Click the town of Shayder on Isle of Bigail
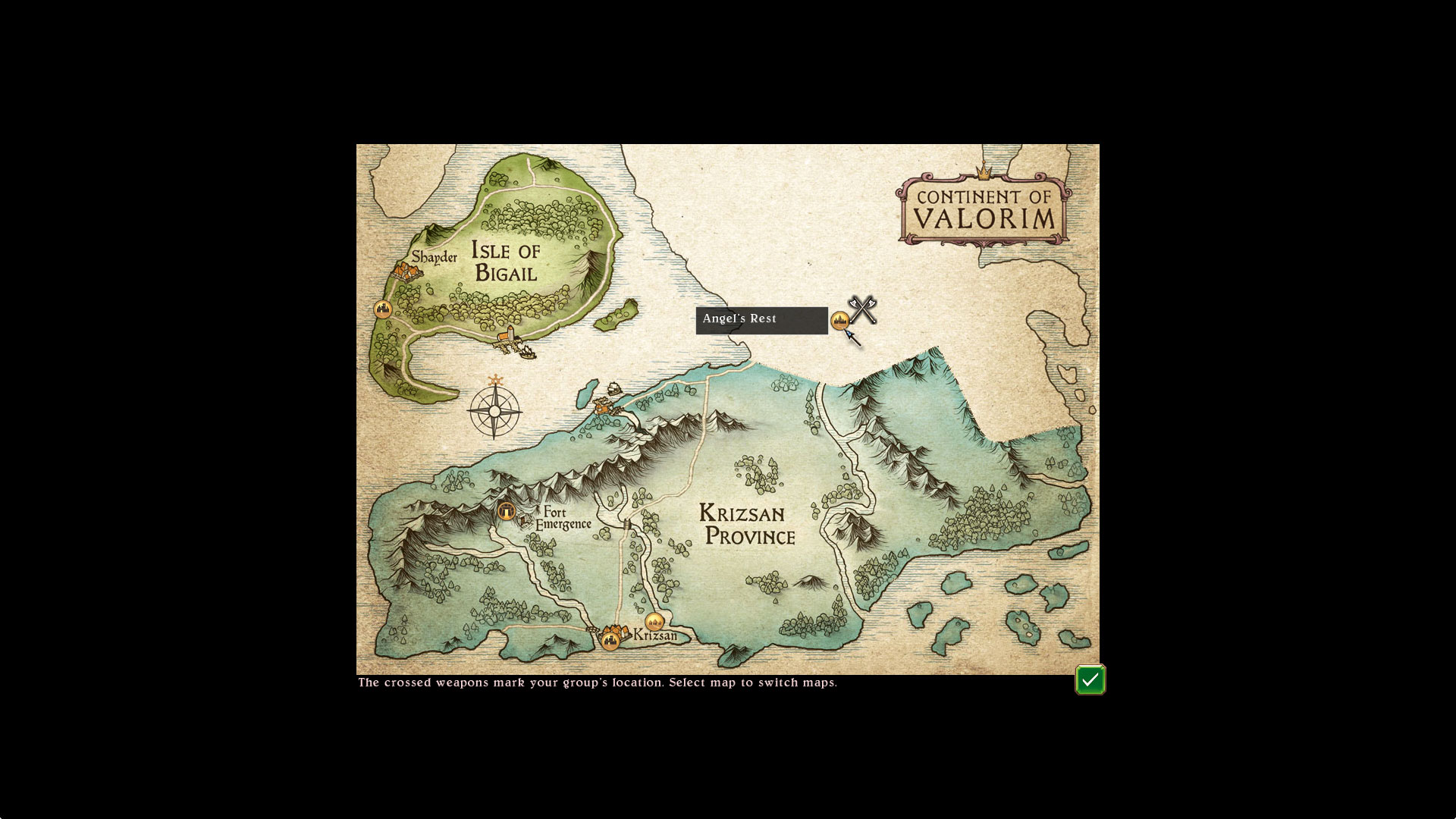1456x819 pixels. click(x=406, y=271)
